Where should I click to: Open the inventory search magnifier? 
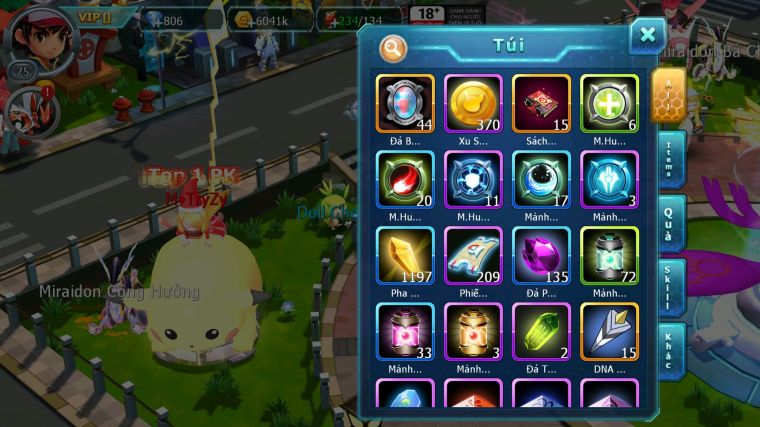coord(393,47)
